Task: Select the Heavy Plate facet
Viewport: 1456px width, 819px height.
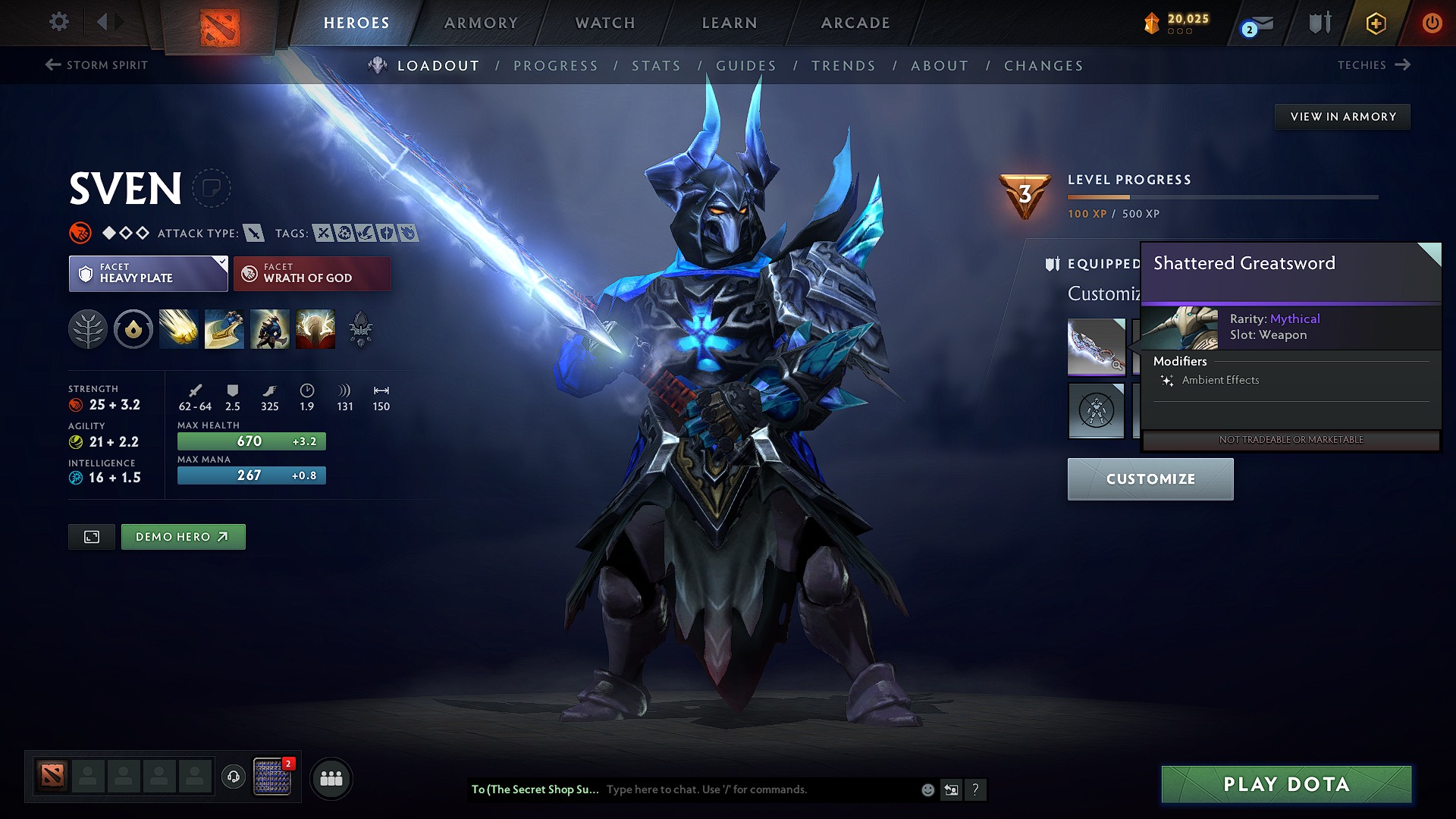Action: pos(149,274)
